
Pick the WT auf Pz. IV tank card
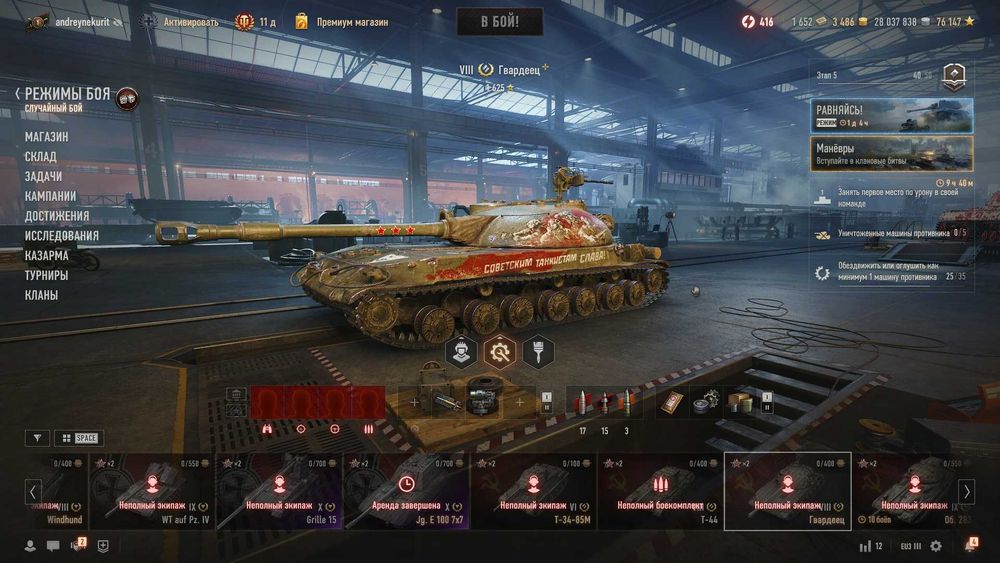152,490
